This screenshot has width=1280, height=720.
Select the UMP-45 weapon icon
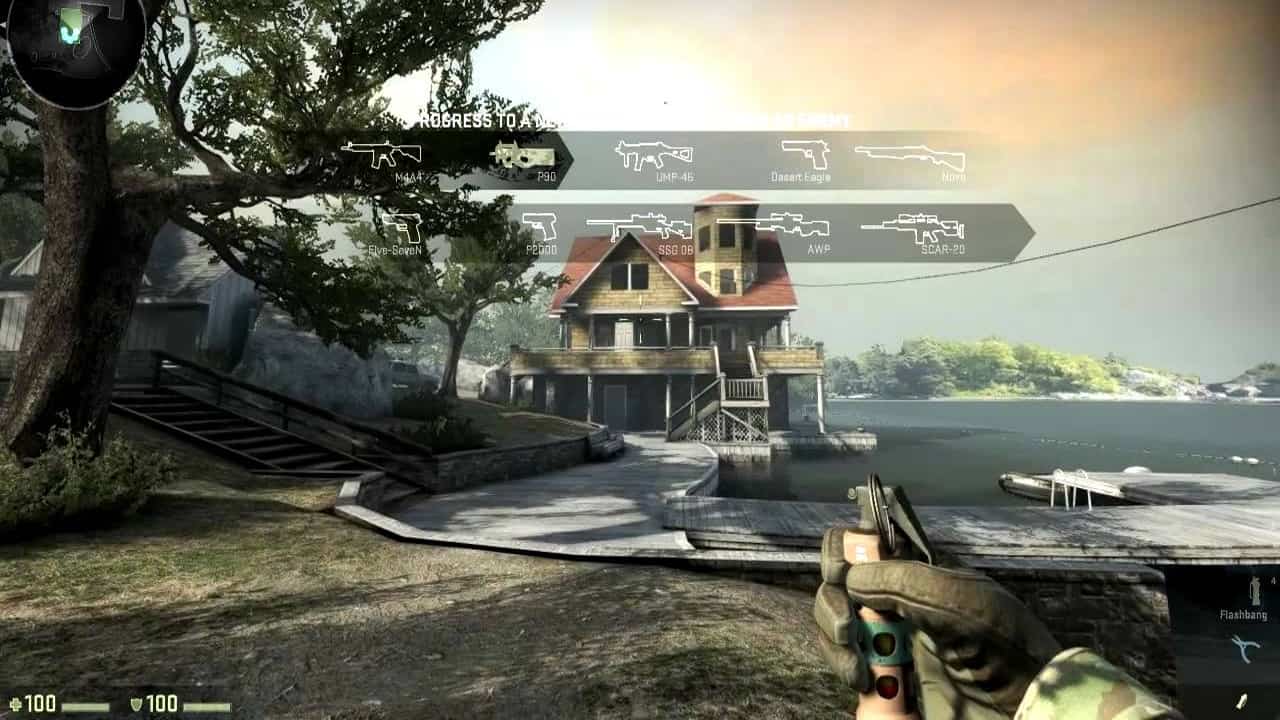(654, 154)
